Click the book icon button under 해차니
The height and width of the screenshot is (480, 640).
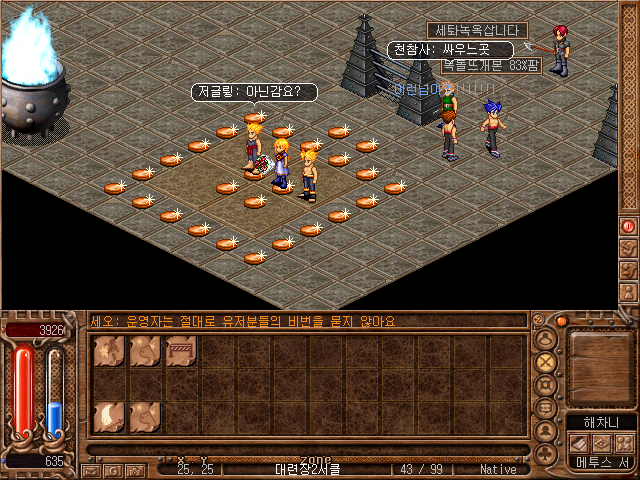[x=580, y=442]
